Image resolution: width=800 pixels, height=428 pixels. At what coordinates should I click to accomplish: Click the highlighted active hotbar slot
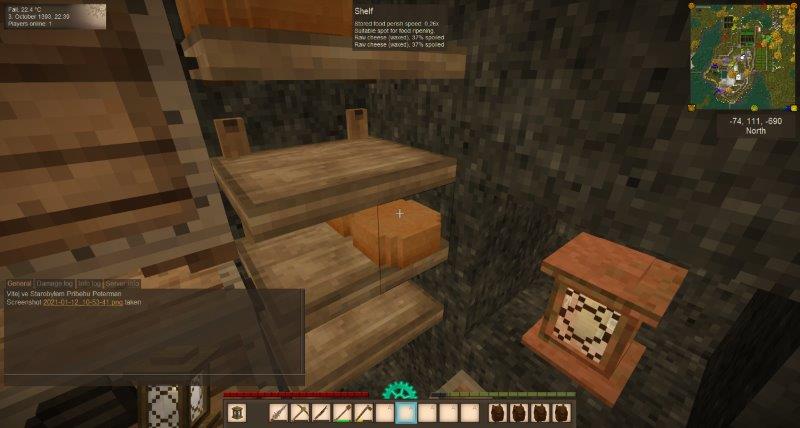pyautogui.click(x=406, y=413)
